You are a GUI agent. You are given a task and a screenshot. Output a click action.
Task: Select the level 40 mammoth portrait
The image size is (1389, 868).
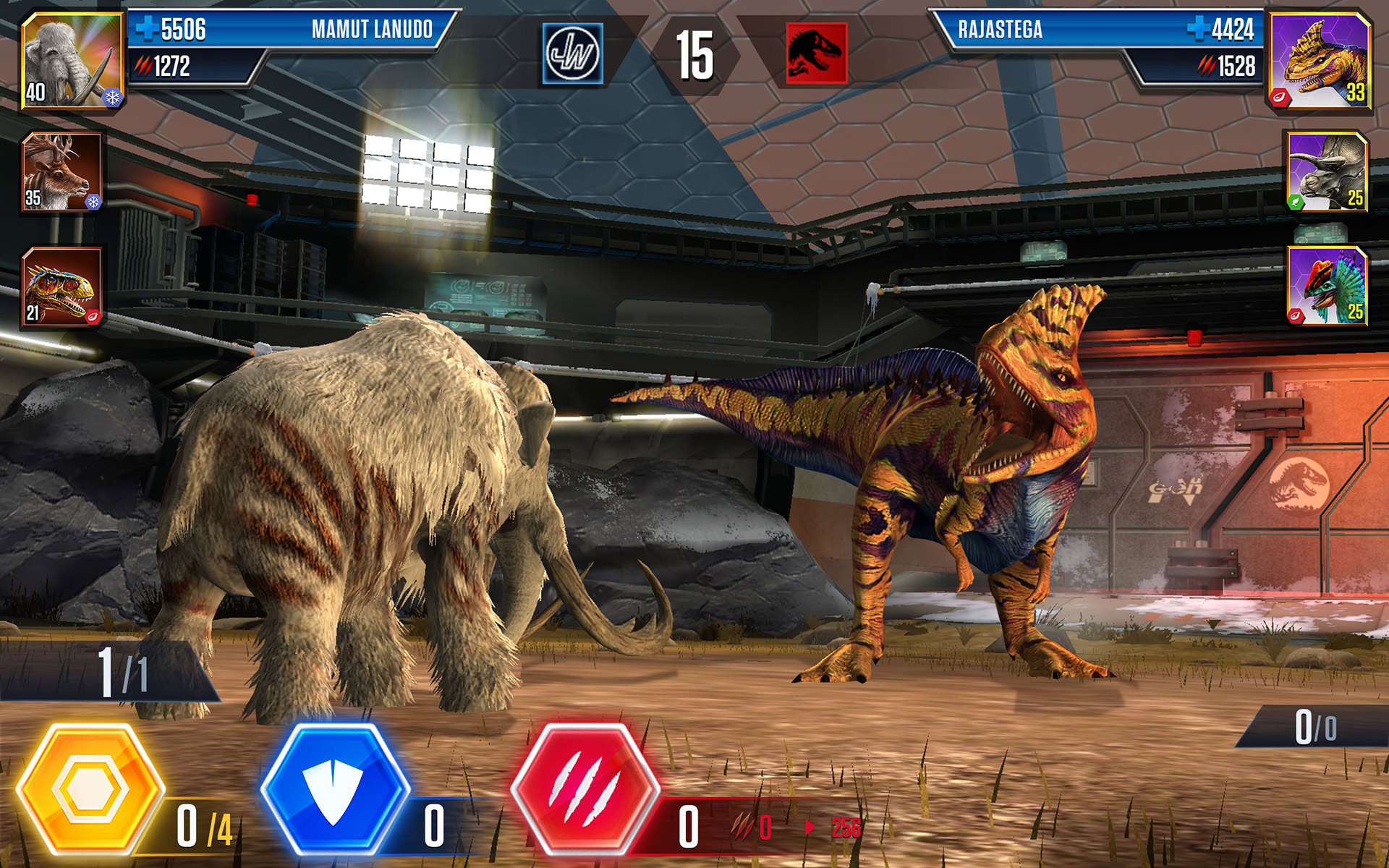72,61
